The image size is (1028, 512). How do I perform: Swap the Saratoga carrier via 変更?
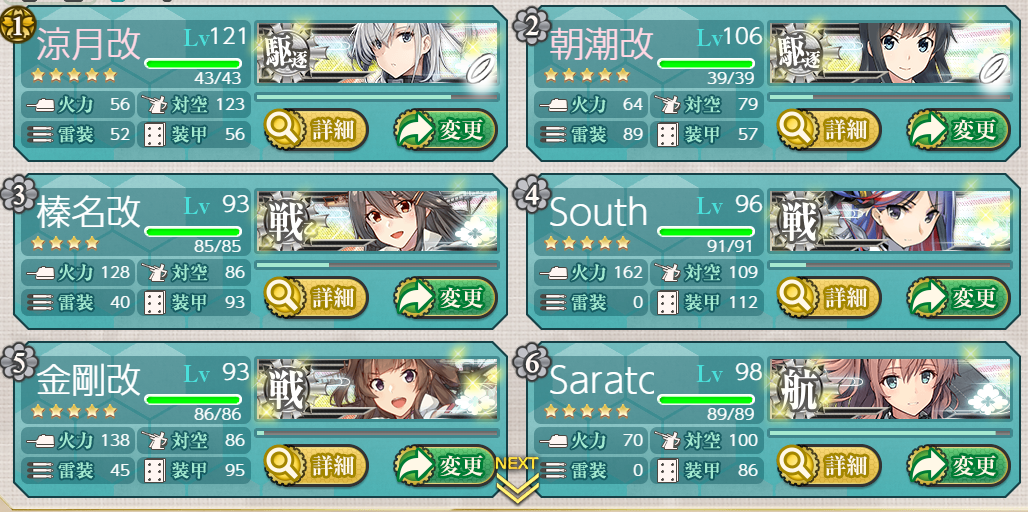pyautogui.click(x=958, y=465)
